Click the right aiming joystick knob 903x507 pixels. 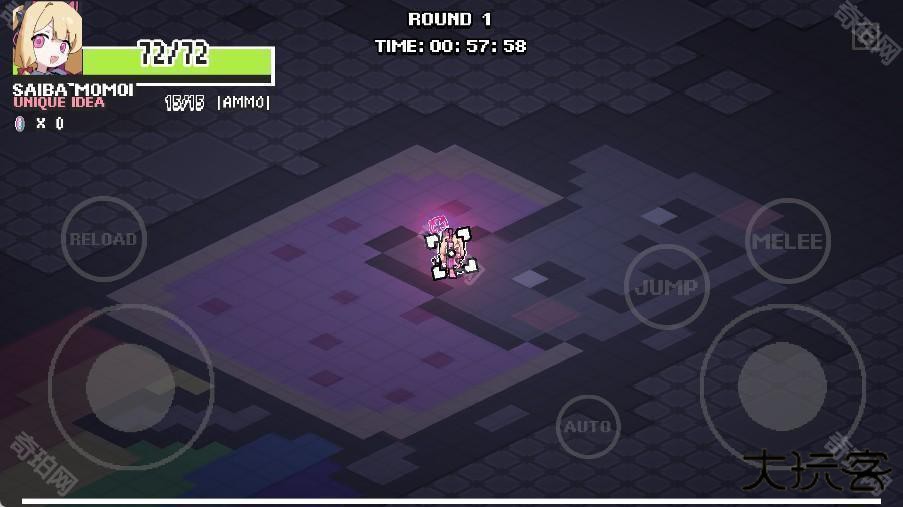[782, 386]
